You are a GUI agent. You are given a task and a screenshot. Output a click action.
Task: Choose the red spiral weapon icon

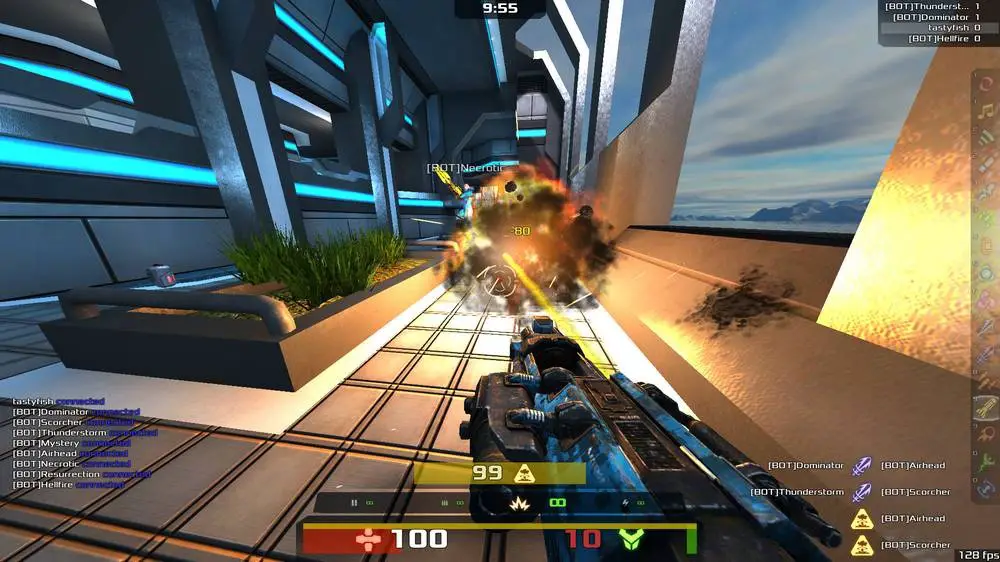(986, 83)
